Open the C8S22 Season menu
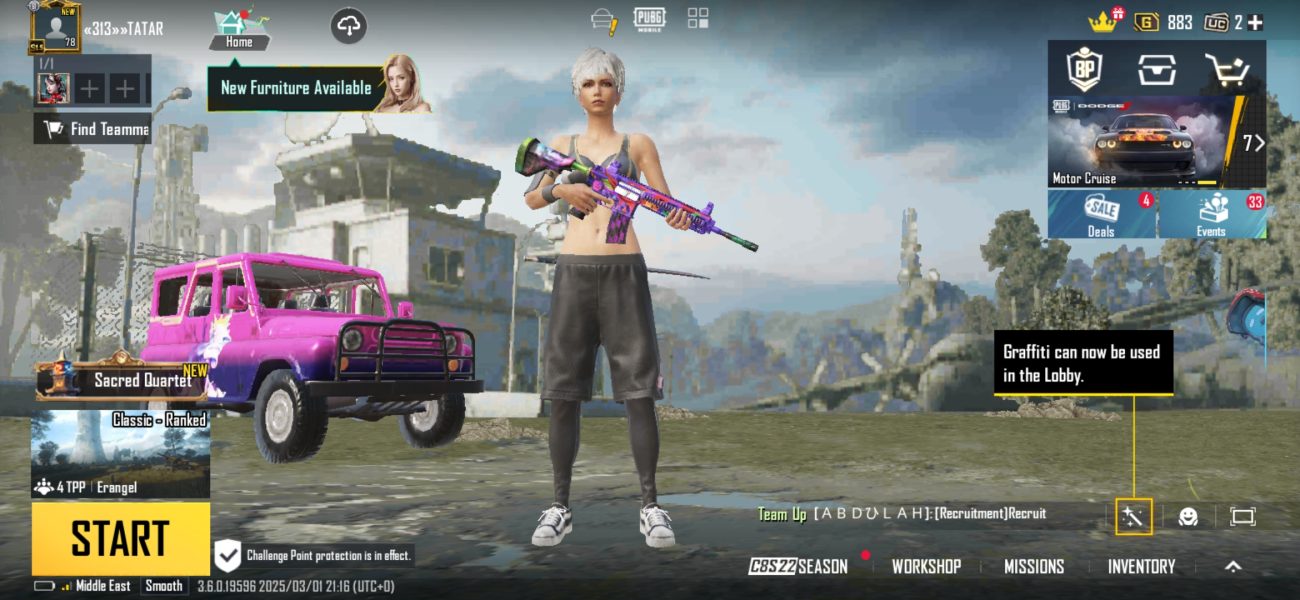The width and height of the screenshot is (1300, 600). coord(799,566)
